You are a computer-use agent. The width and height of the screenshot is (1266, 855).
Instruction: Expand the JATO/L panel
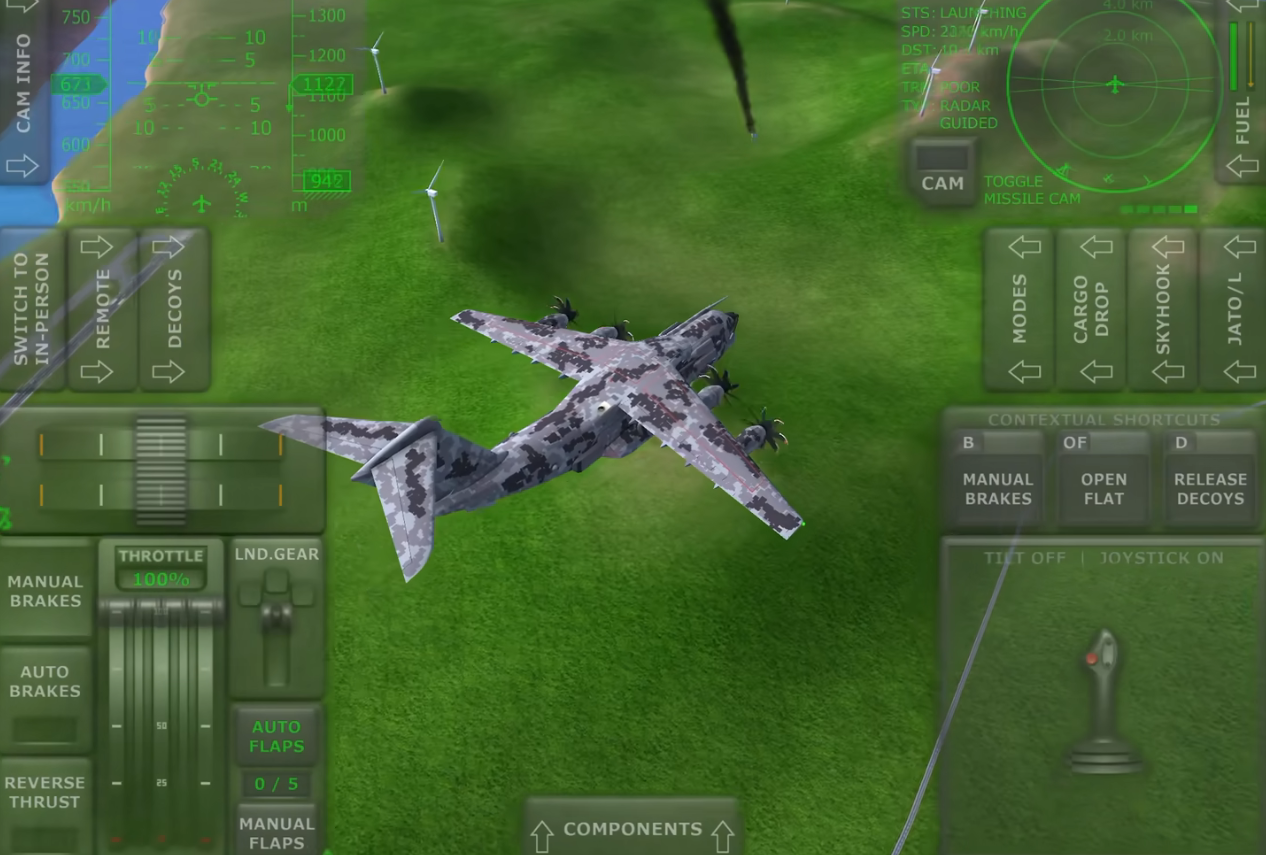[1235, 309]
